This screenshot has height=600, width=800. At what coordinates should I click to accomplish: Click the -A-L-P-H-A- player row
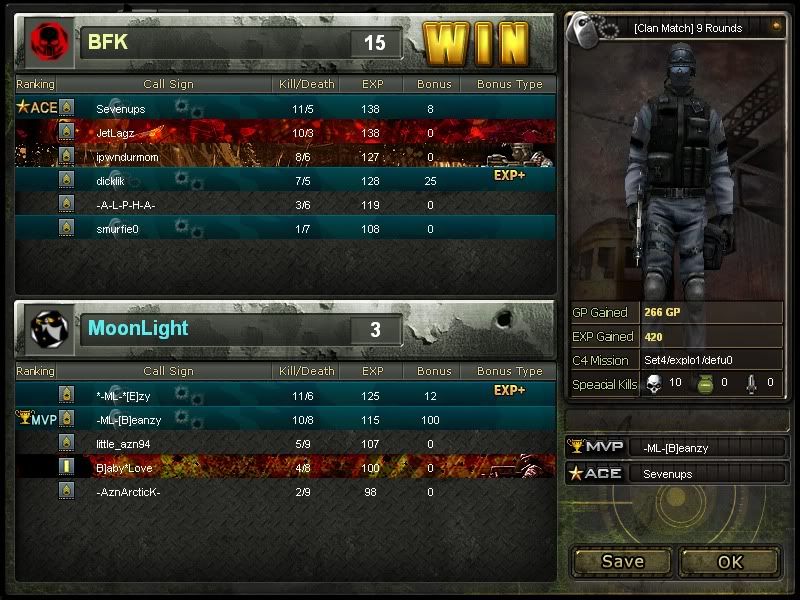(x=285, y=205)
